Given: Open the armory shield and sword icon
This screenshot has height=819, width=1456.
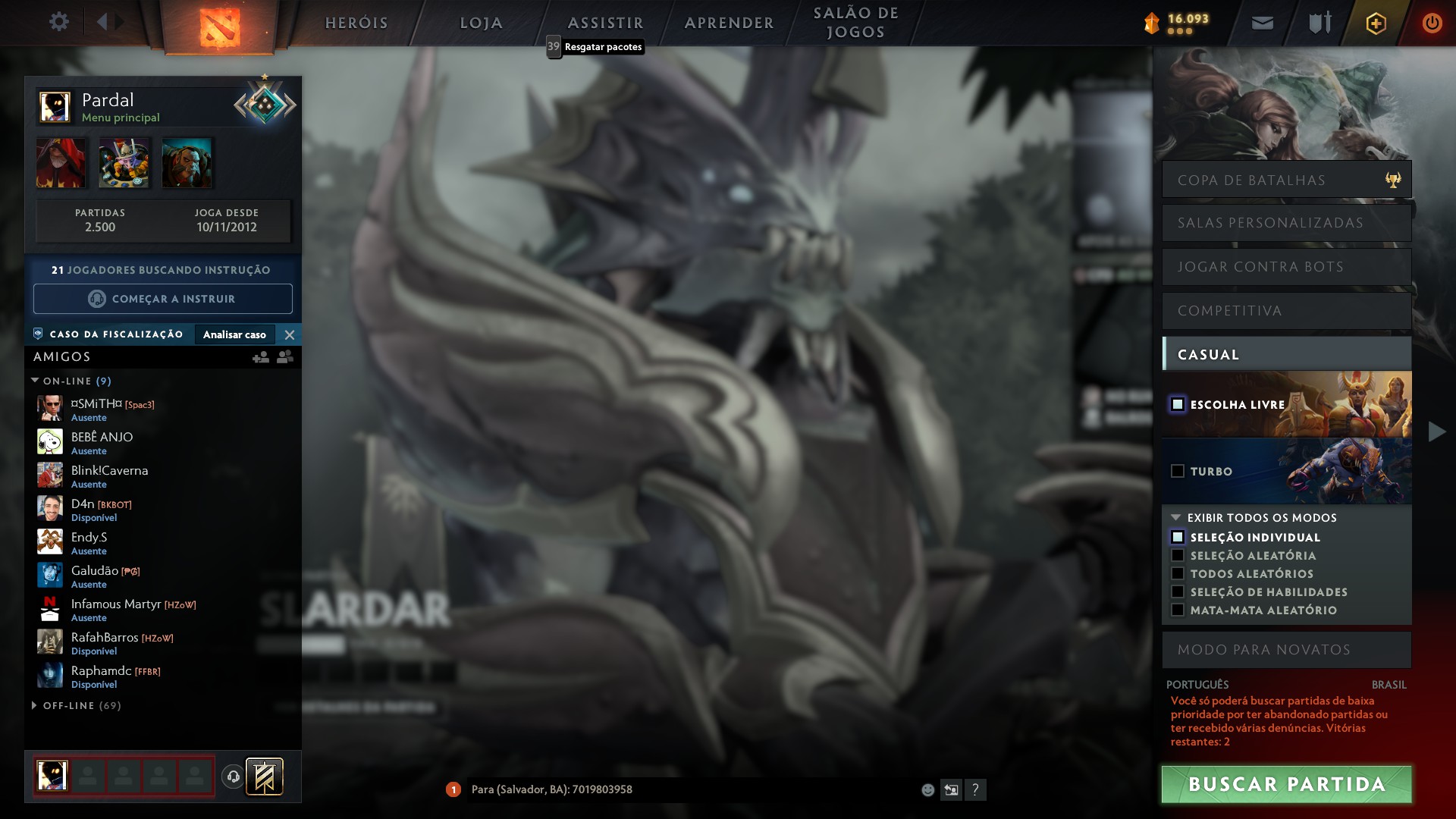Looking at the screenshot, I should pos(1319,22).
